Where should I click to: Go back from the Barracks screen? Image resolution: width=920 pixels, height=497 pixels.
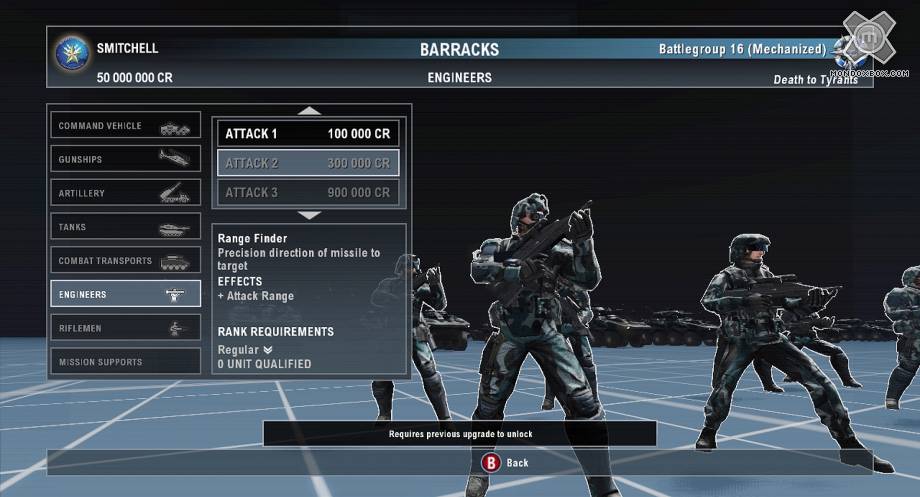pos(505,463)
